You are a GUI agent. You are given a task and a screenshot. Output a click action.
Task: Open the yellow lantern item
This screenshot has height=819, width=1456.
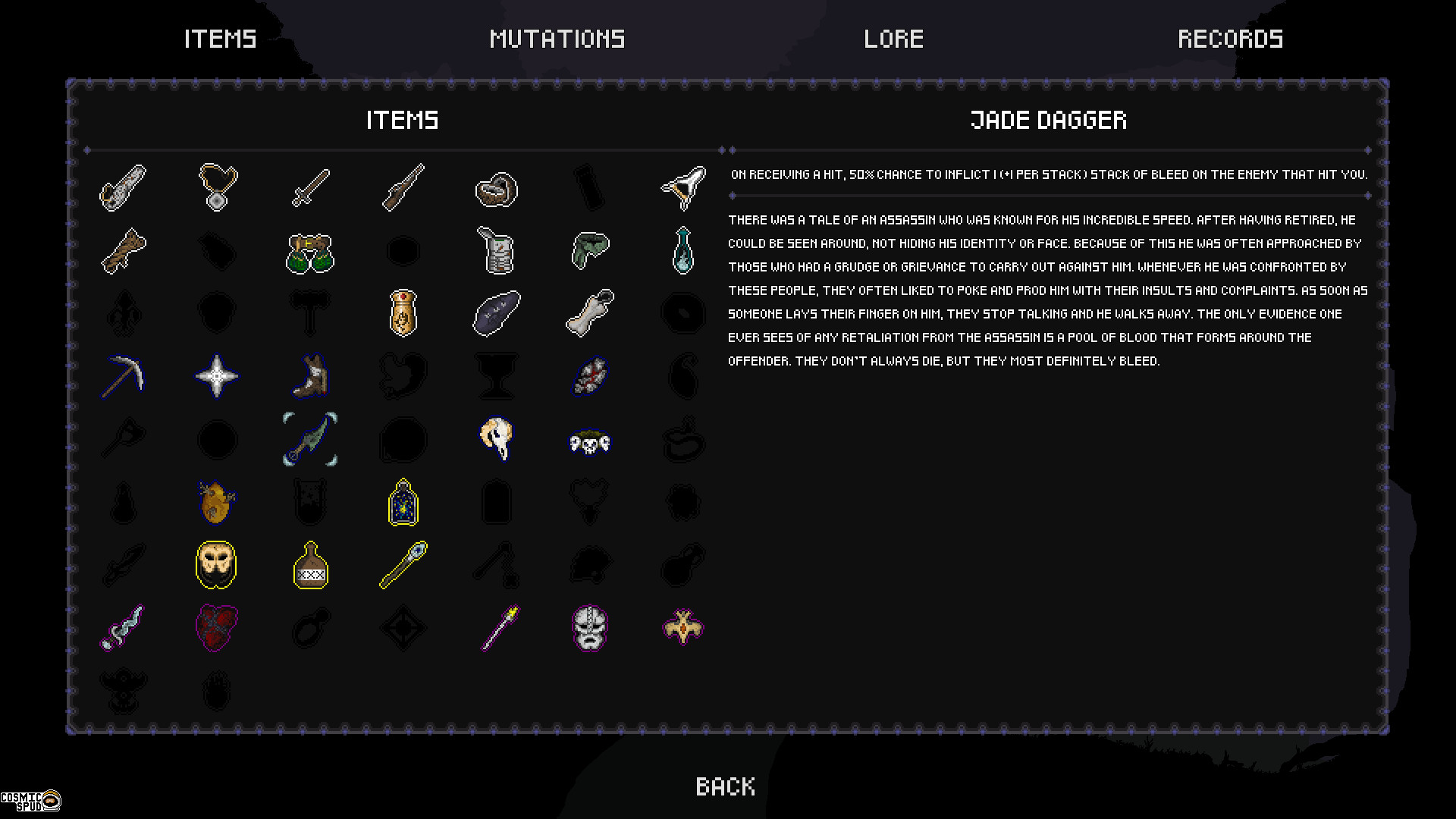(x=403, y=501)
